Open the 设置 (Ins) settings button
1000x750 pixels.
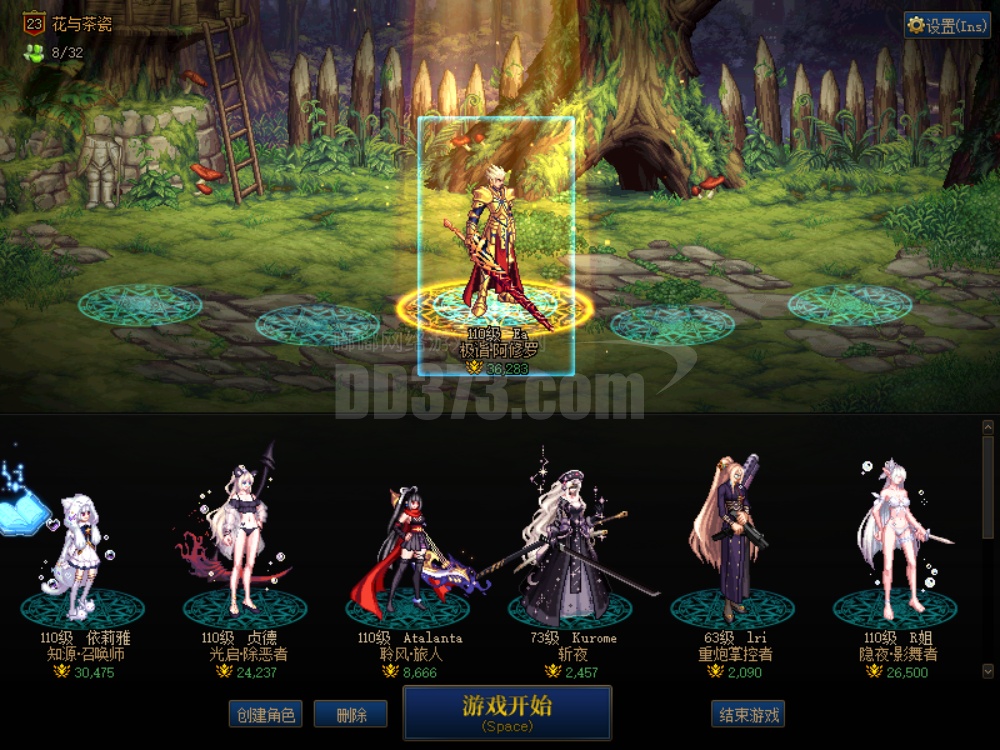pos(946,26)
